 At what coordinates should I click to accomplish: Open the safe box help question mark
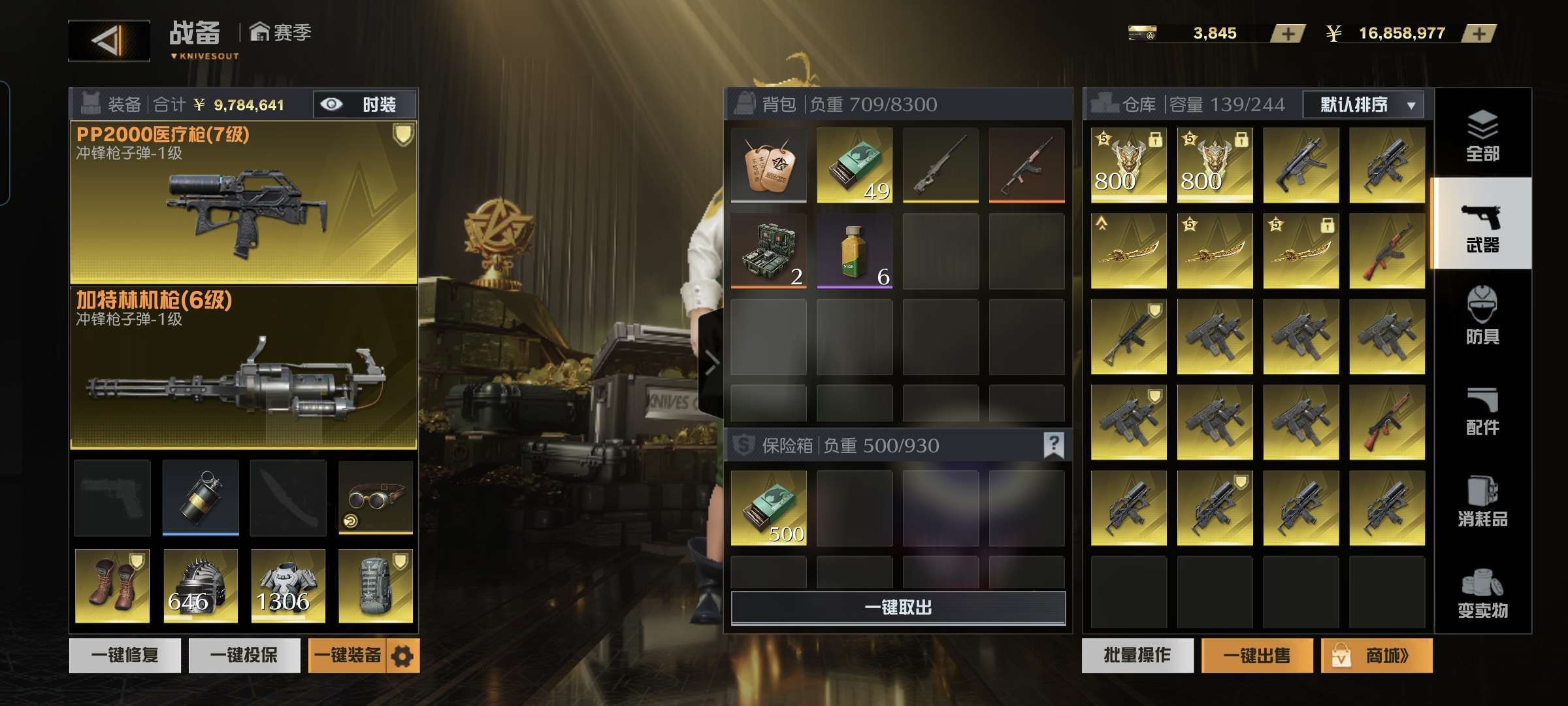[x=1053, y=445]
